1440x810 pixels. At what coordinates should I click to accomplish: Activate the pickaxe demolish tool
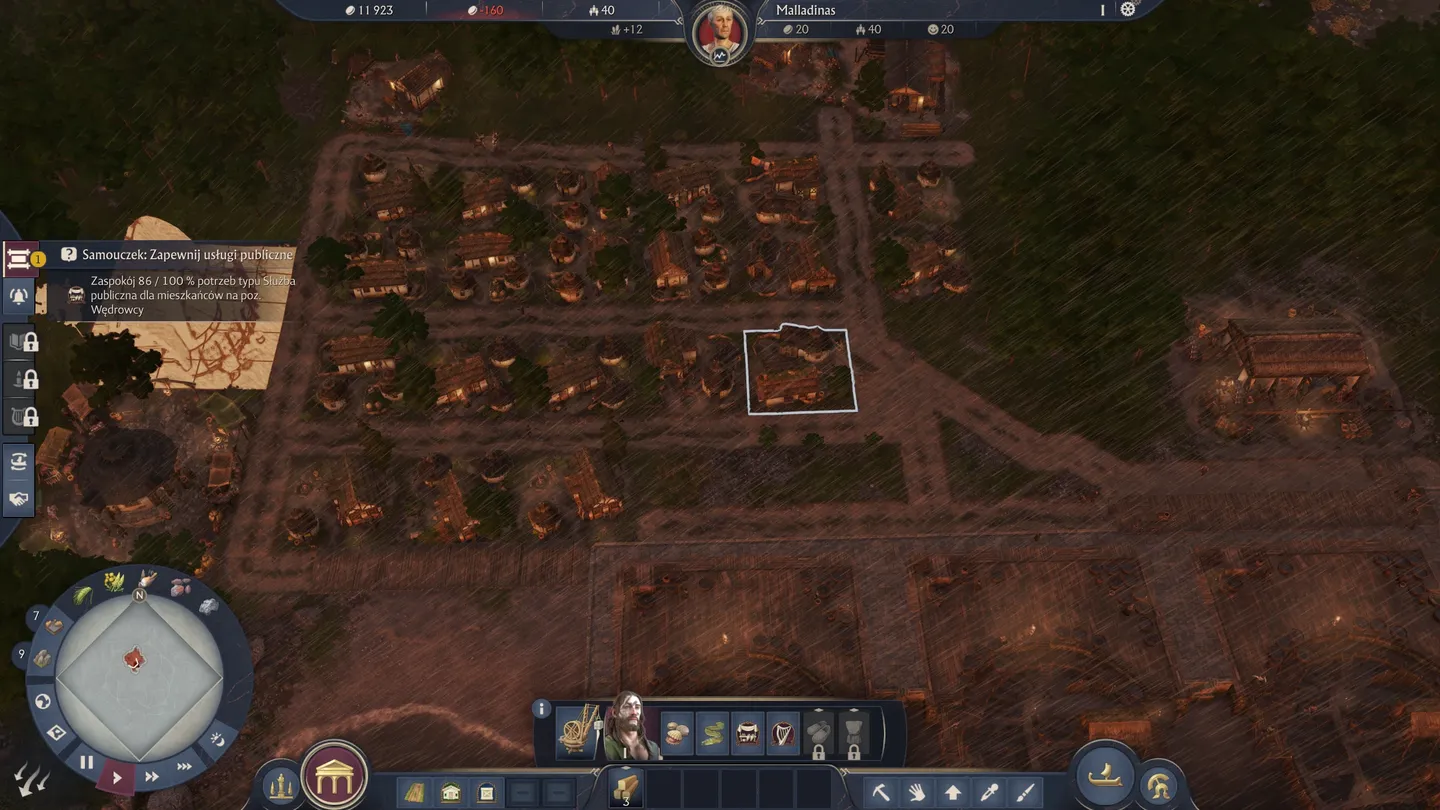coord(881,793)
